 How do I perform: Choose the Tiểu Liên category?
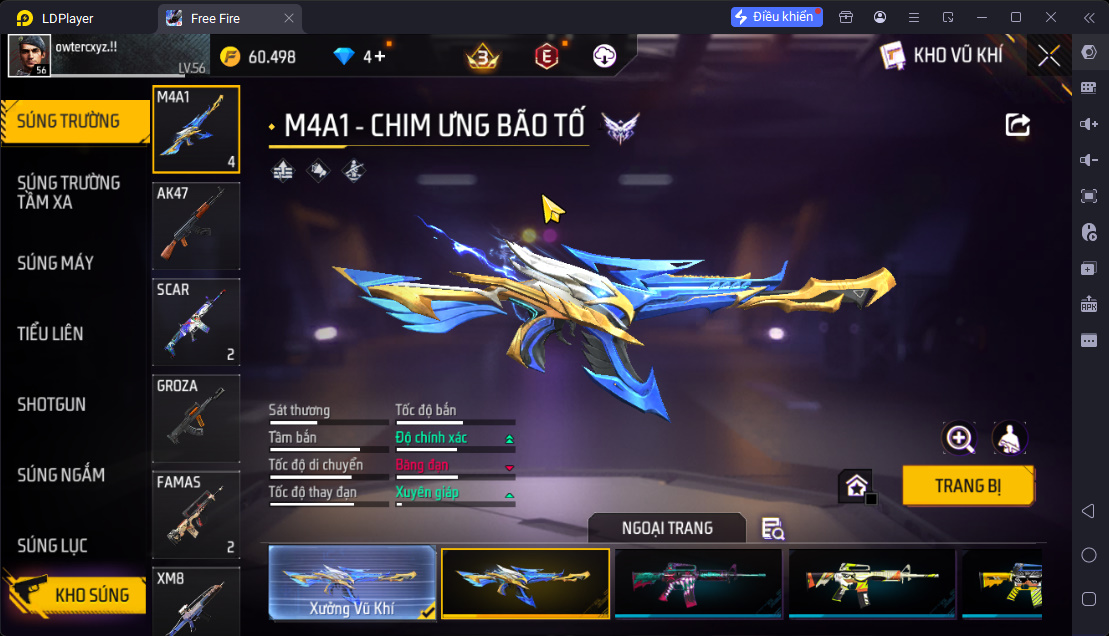(50, 334)
